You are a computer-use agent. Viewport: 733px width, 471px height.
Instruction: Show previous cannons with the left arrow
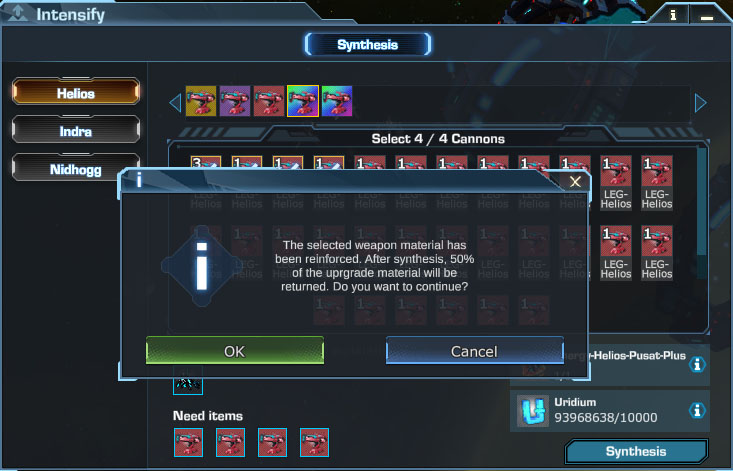tap(175, 102)
